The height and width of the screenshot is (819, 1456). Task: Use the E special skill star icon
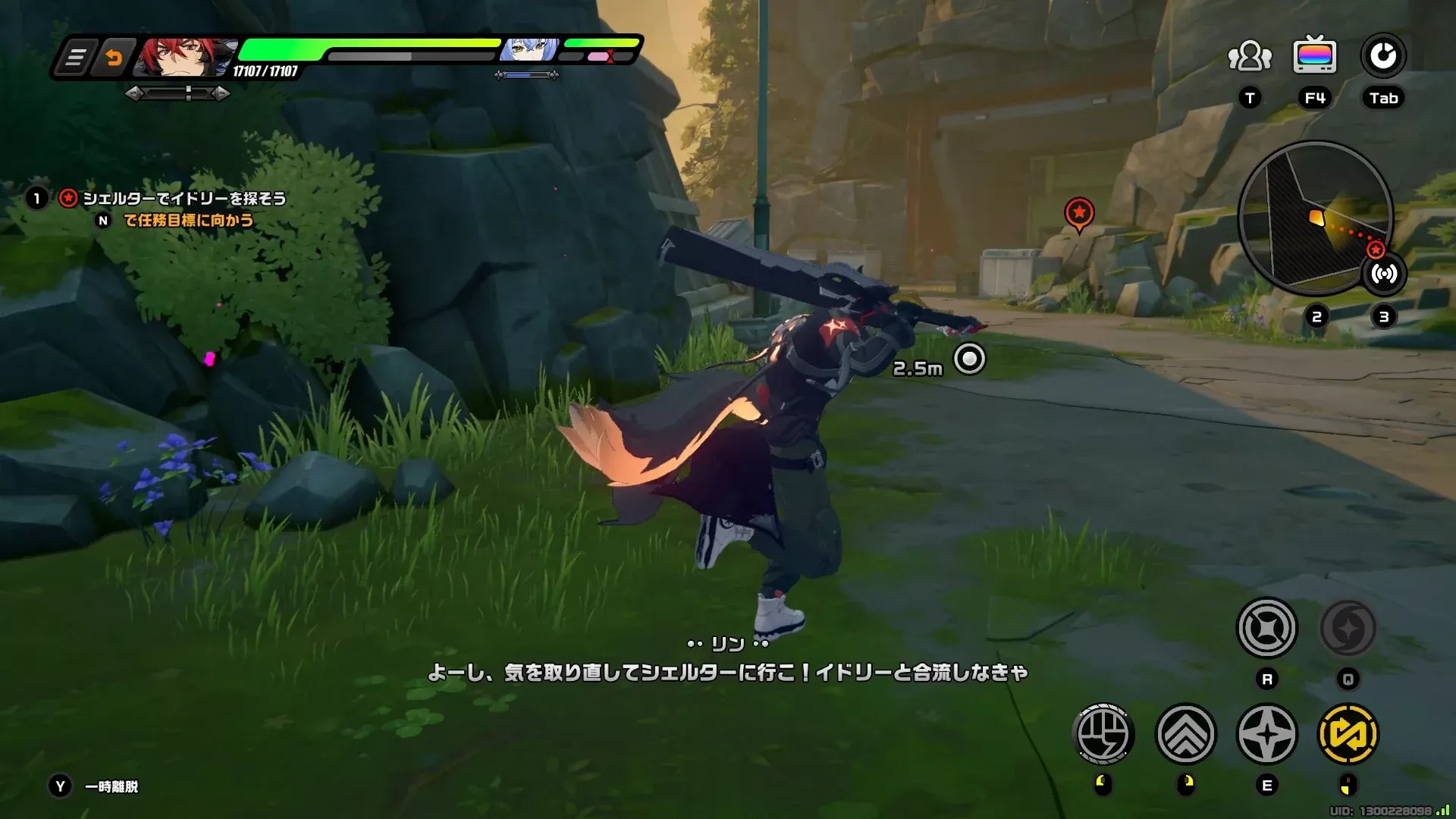(1268, 733)
